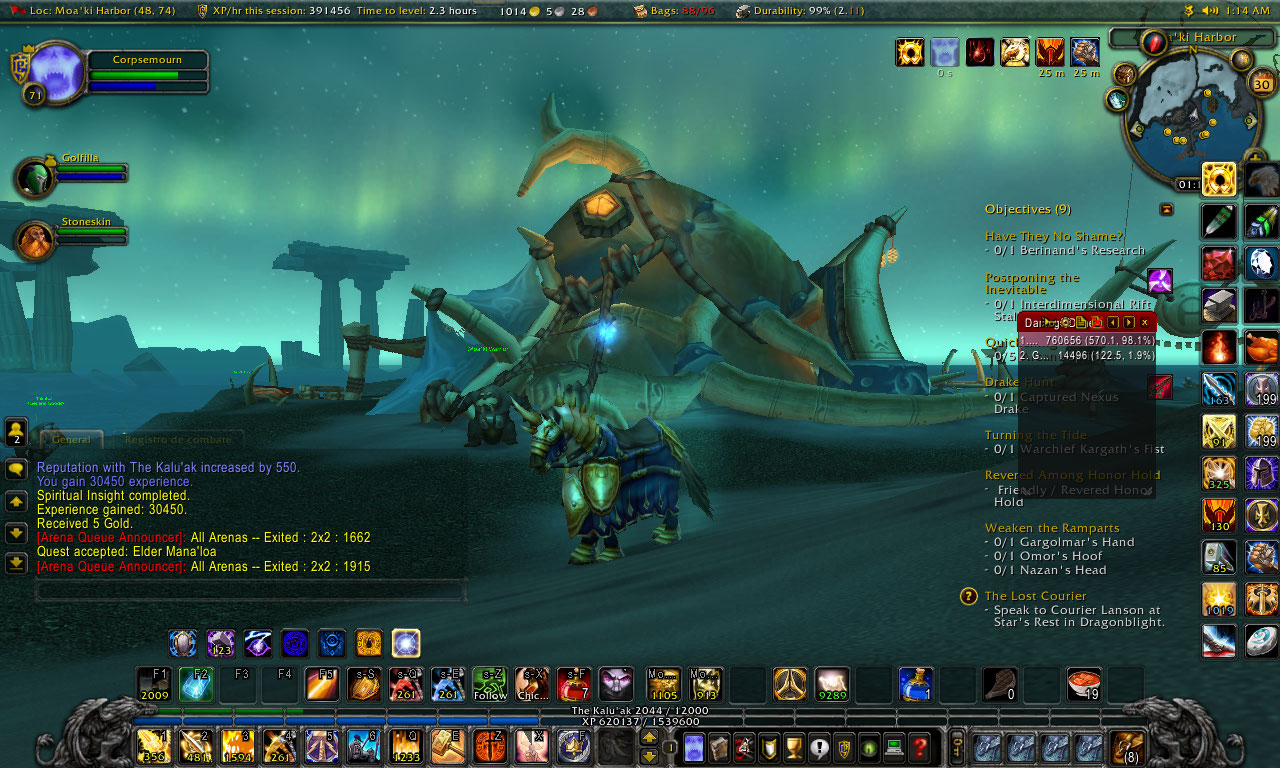Open The Lost Courier quest entry
The height and width of the screenshot is (768, 1280).
[1035, 596]
